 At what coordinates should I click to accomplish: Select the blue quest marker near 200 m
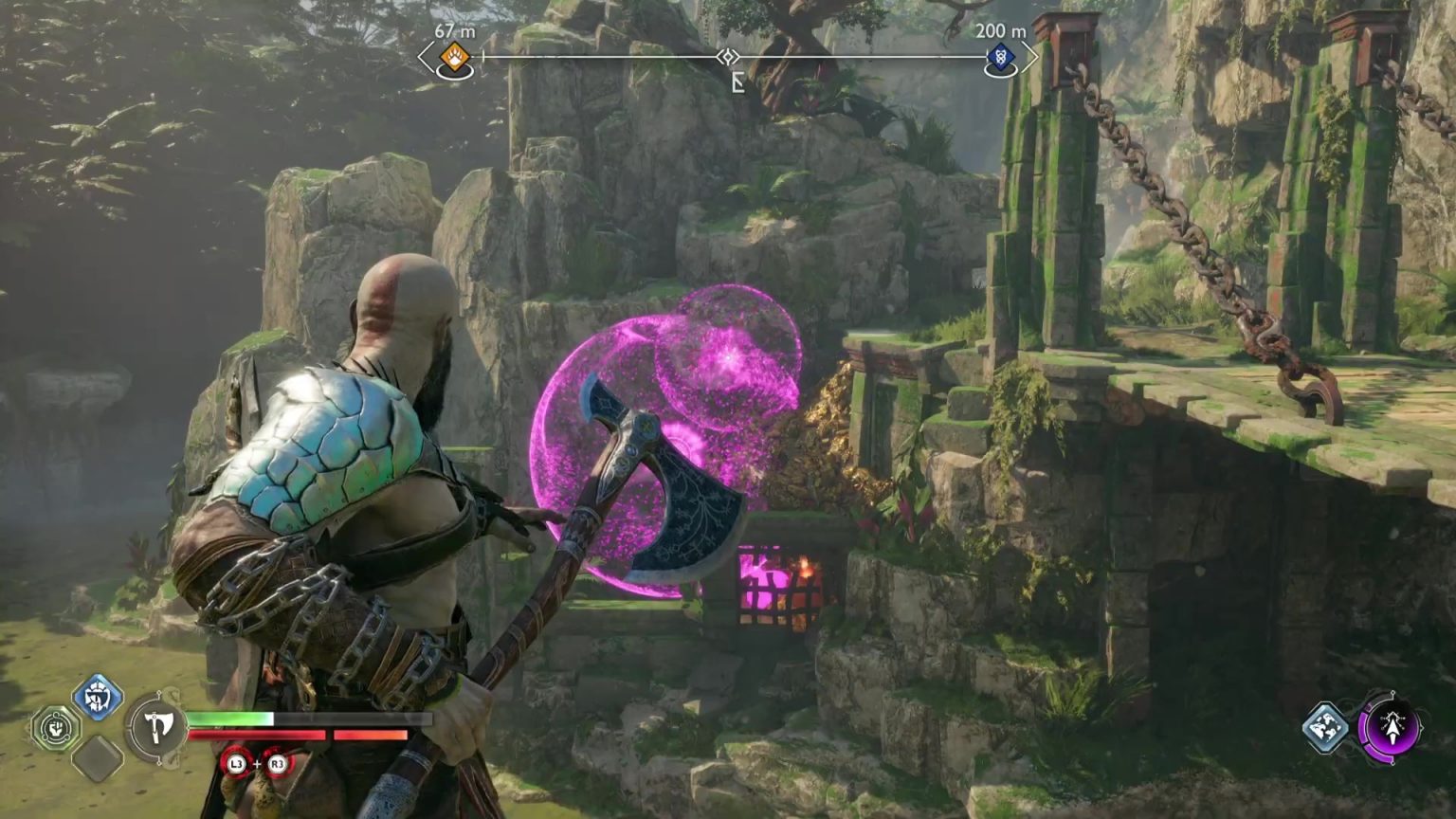click(1002, 58)
